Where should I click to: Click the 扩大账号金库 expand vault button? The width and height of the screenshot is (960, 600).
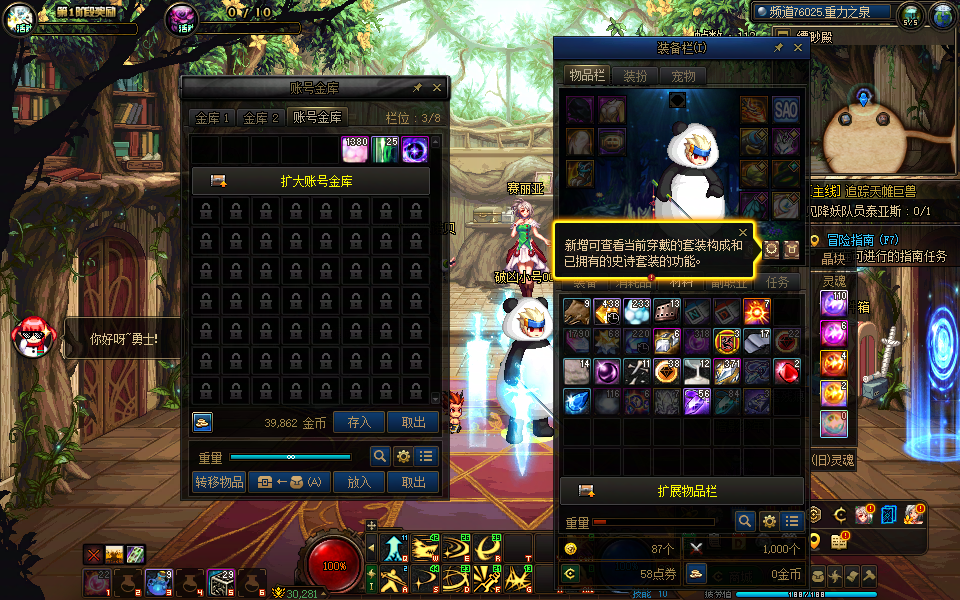(311, 181)
